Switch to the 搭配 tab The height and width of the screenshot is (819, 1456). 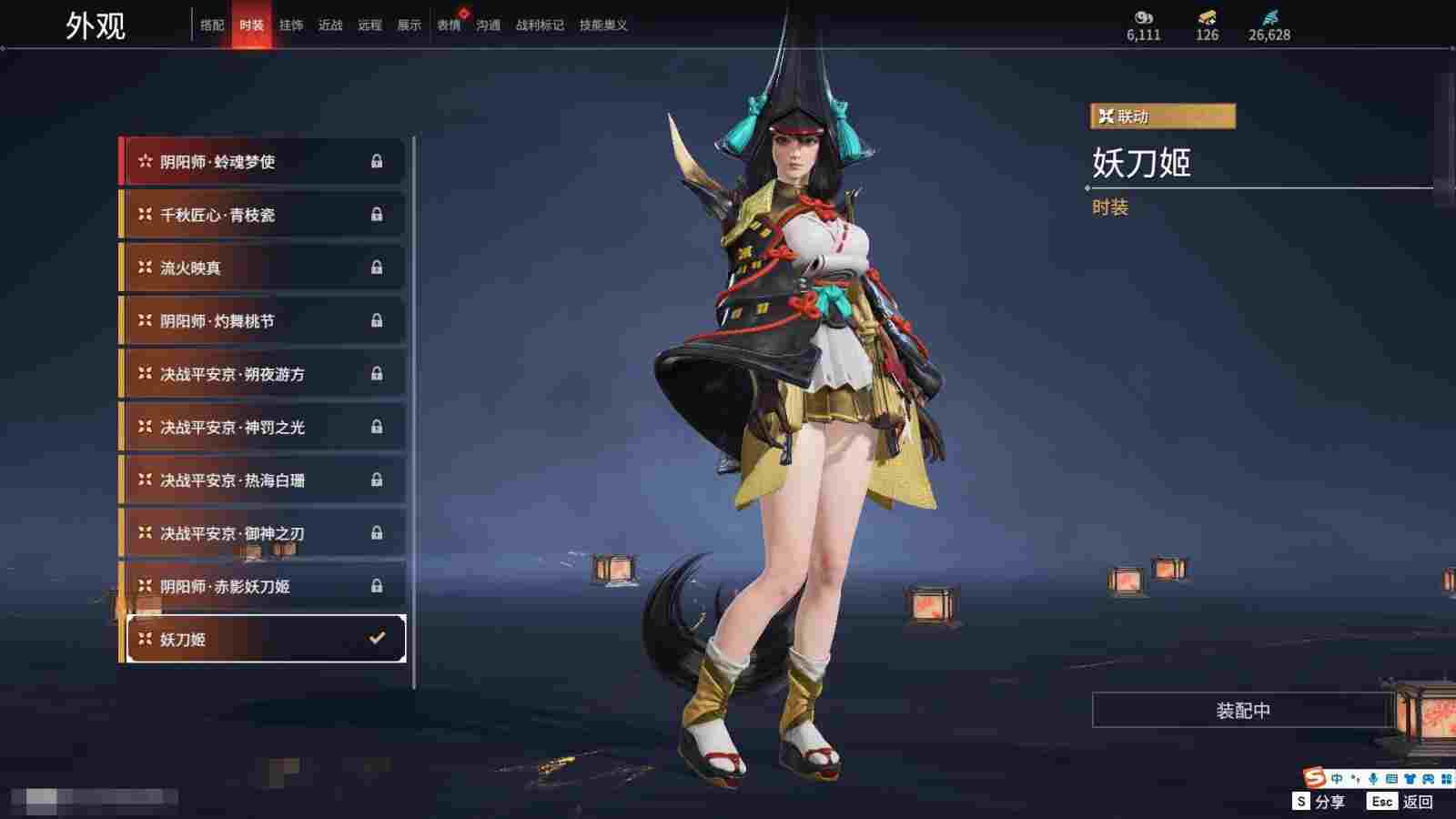click(212, 25)
